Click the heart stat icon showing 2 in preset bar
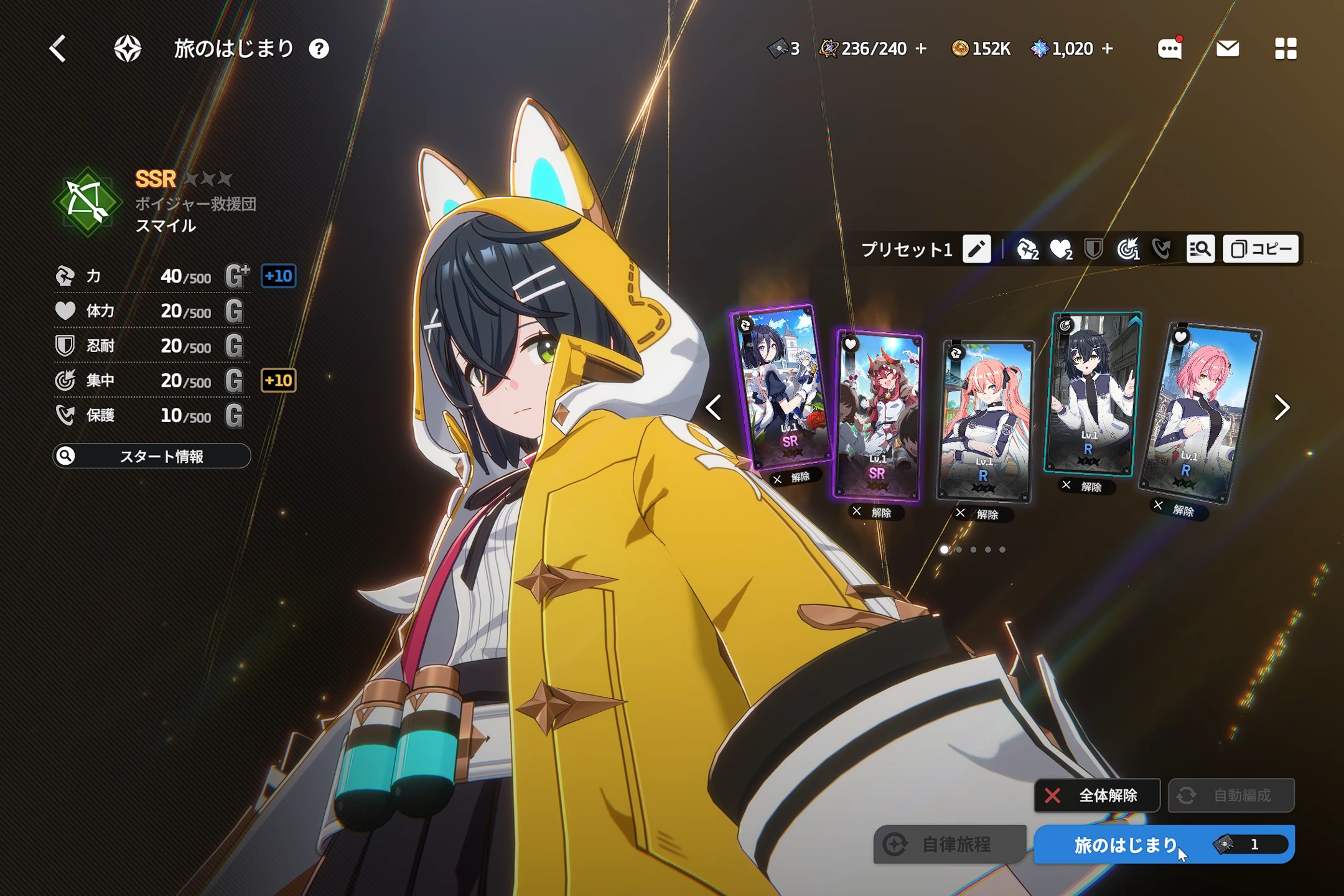This screenshot has height=896, width=1344. coord(1061,248)
